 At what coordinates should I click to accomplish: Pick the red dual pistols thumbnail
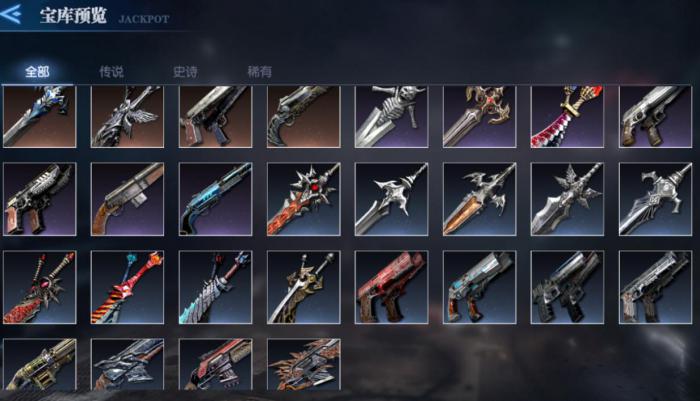tap(391, 287)
